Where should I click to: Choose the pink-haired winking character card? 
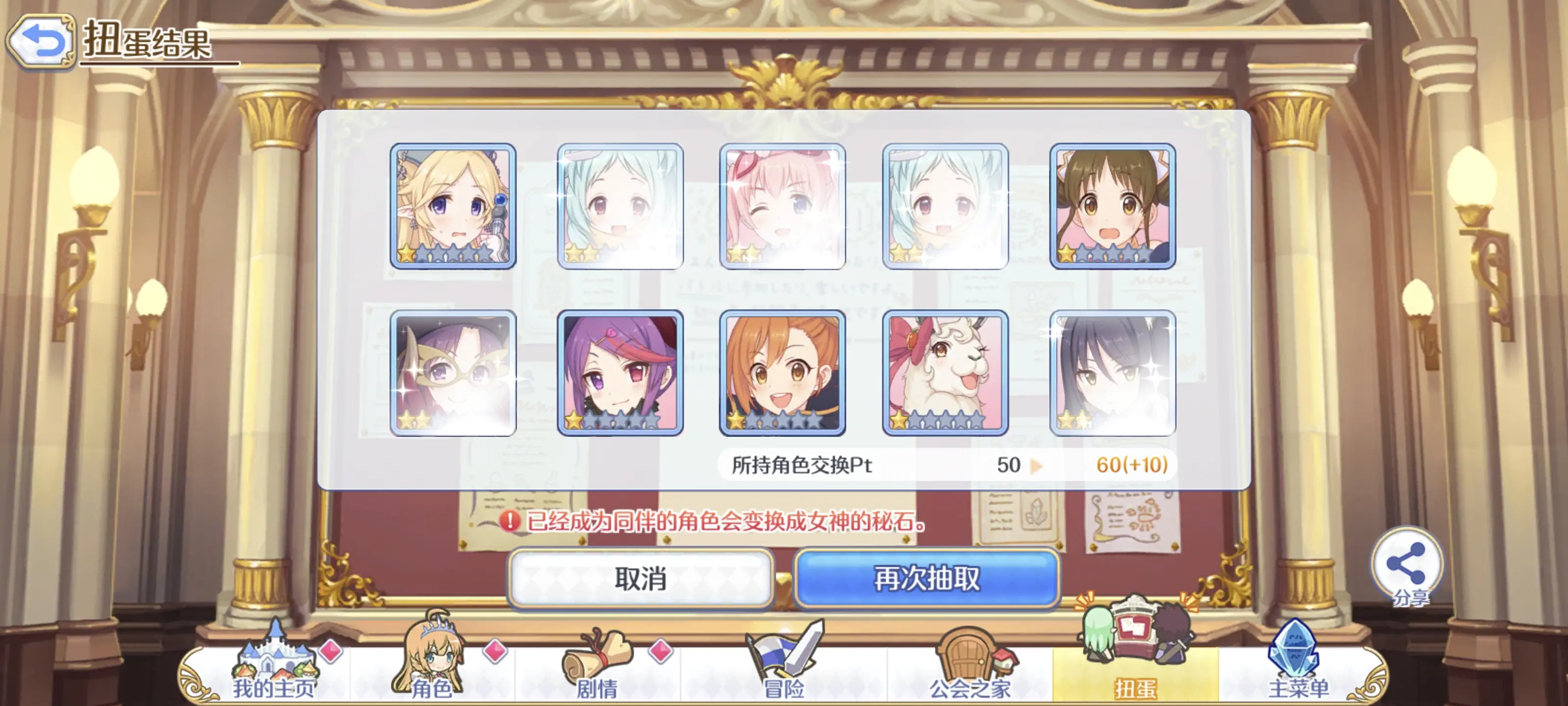pos(782,206)
